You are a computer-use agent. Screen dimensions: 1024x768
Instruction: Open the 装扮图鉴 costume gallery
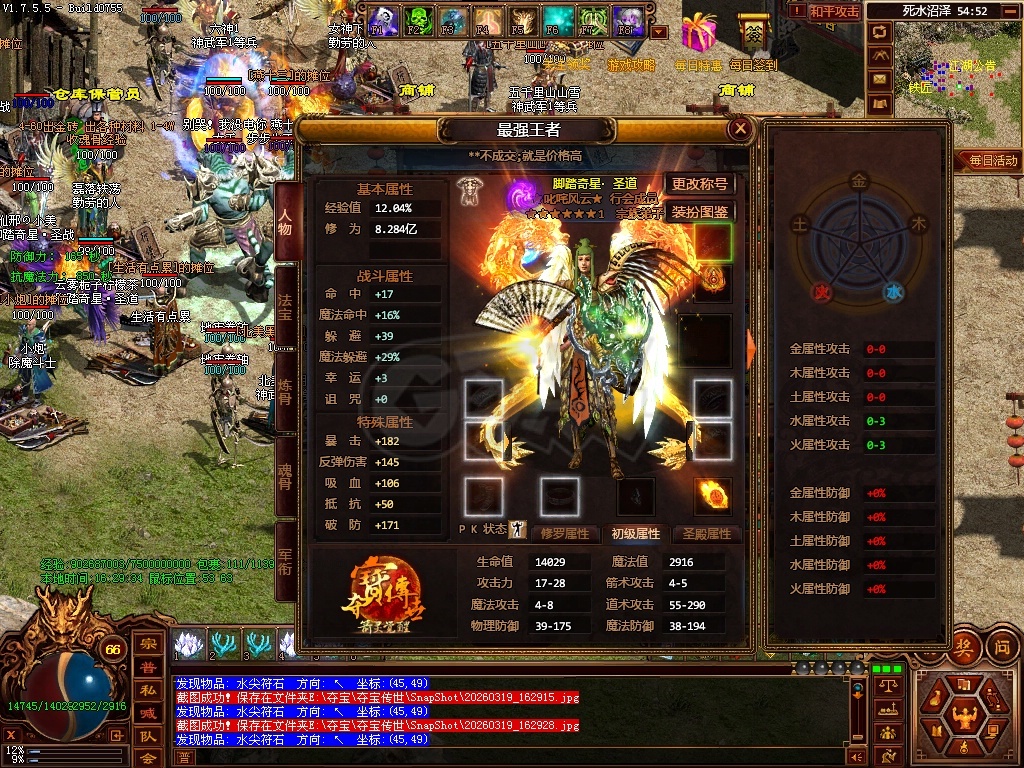point(699,212)
